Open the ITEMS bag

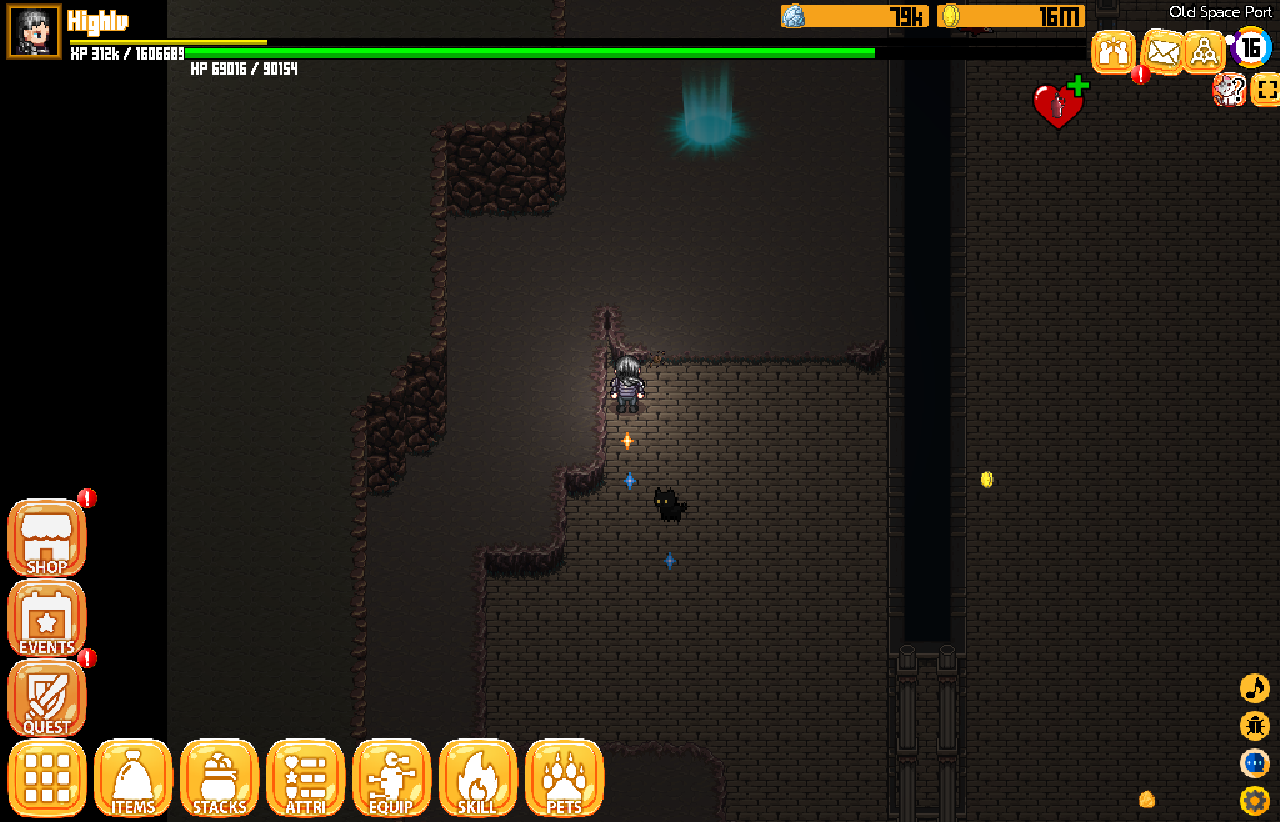click(x=133, y=778)
